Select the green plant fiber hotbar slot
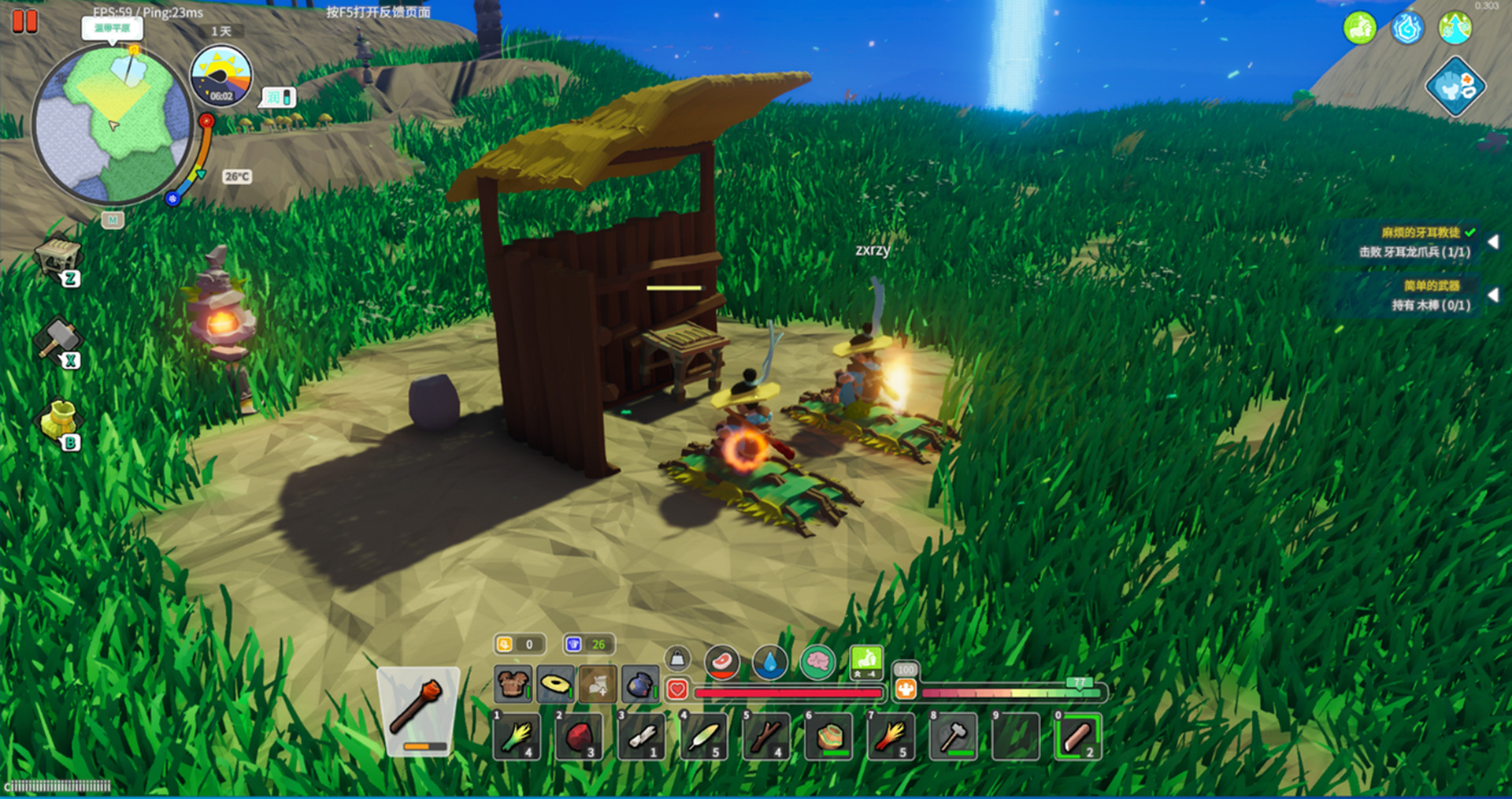The height and width of the screenshot is (799, 1512). click(517, 737)
